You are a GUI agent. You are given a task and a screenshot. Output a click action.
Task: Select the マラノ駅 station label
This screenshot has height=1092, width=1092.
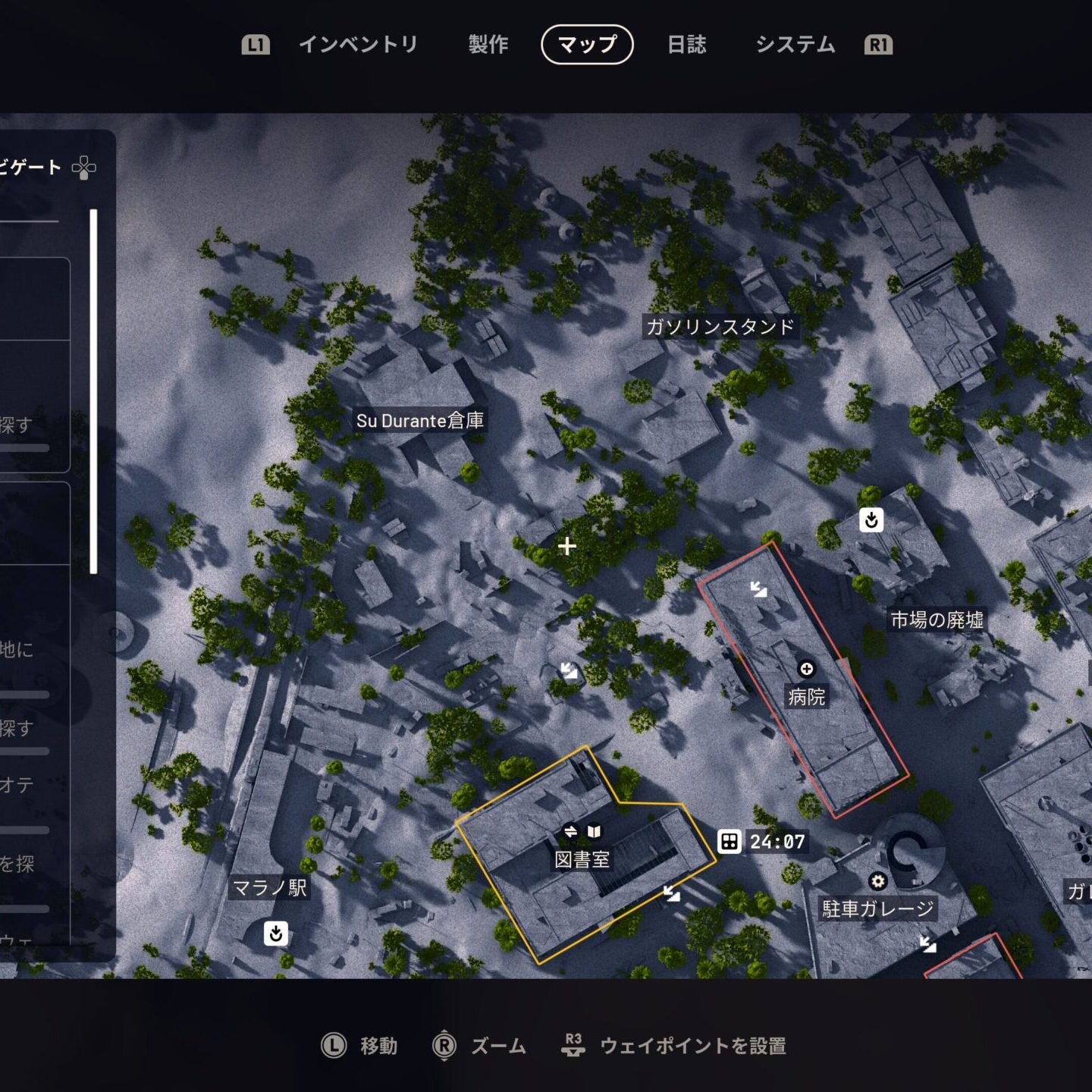coord(269,888)
